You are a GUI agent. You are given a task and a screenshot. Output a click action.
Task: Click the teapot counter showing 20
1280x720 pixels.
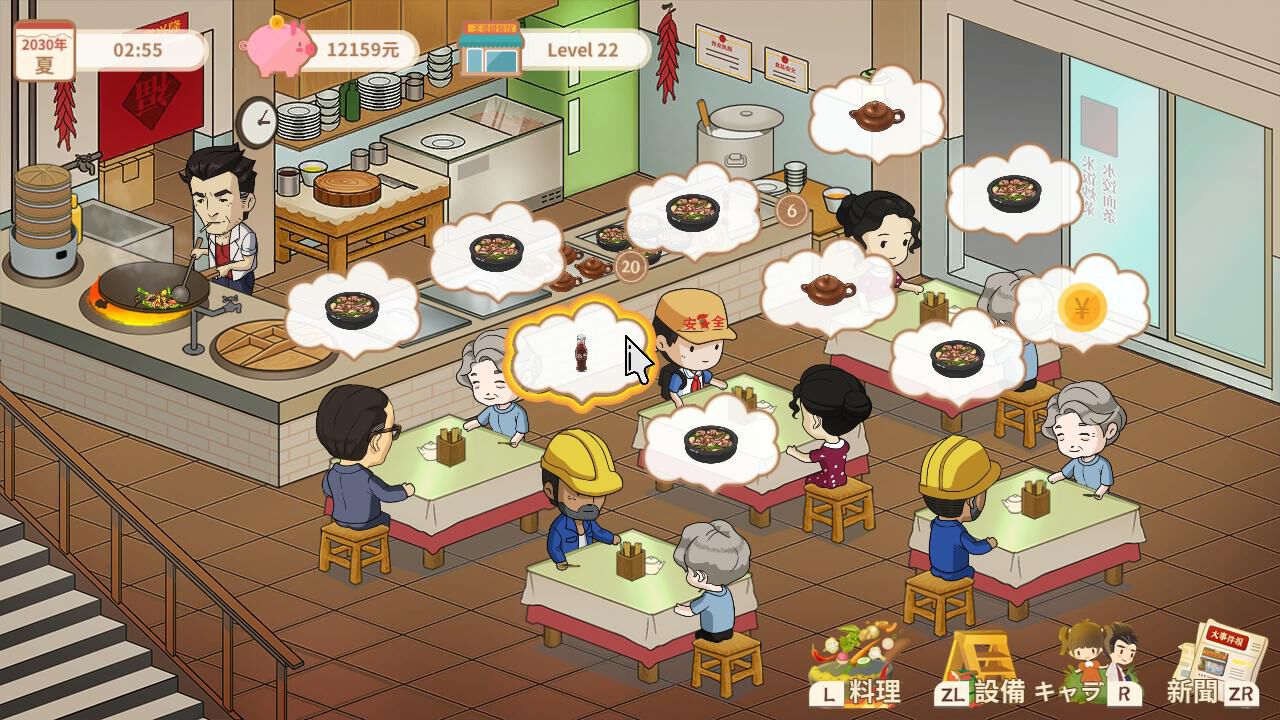click(x=630, y=267)
